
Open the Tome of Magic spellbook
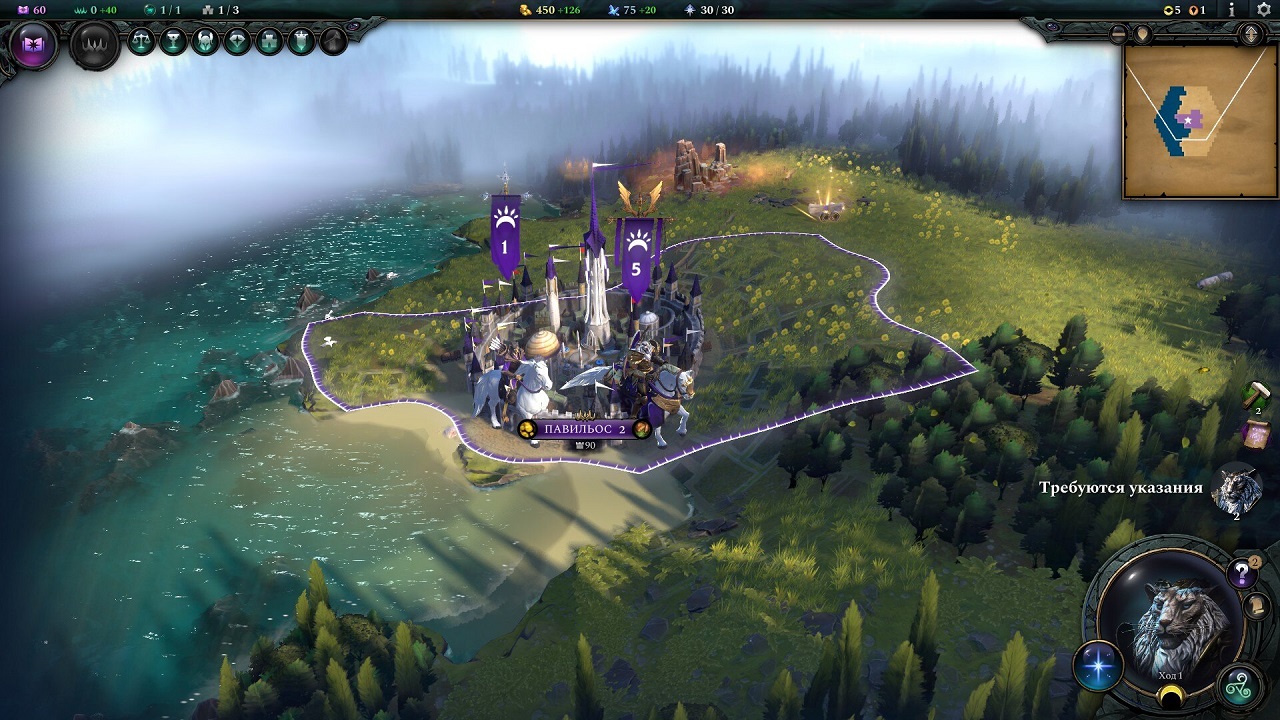tap(35, 41)
